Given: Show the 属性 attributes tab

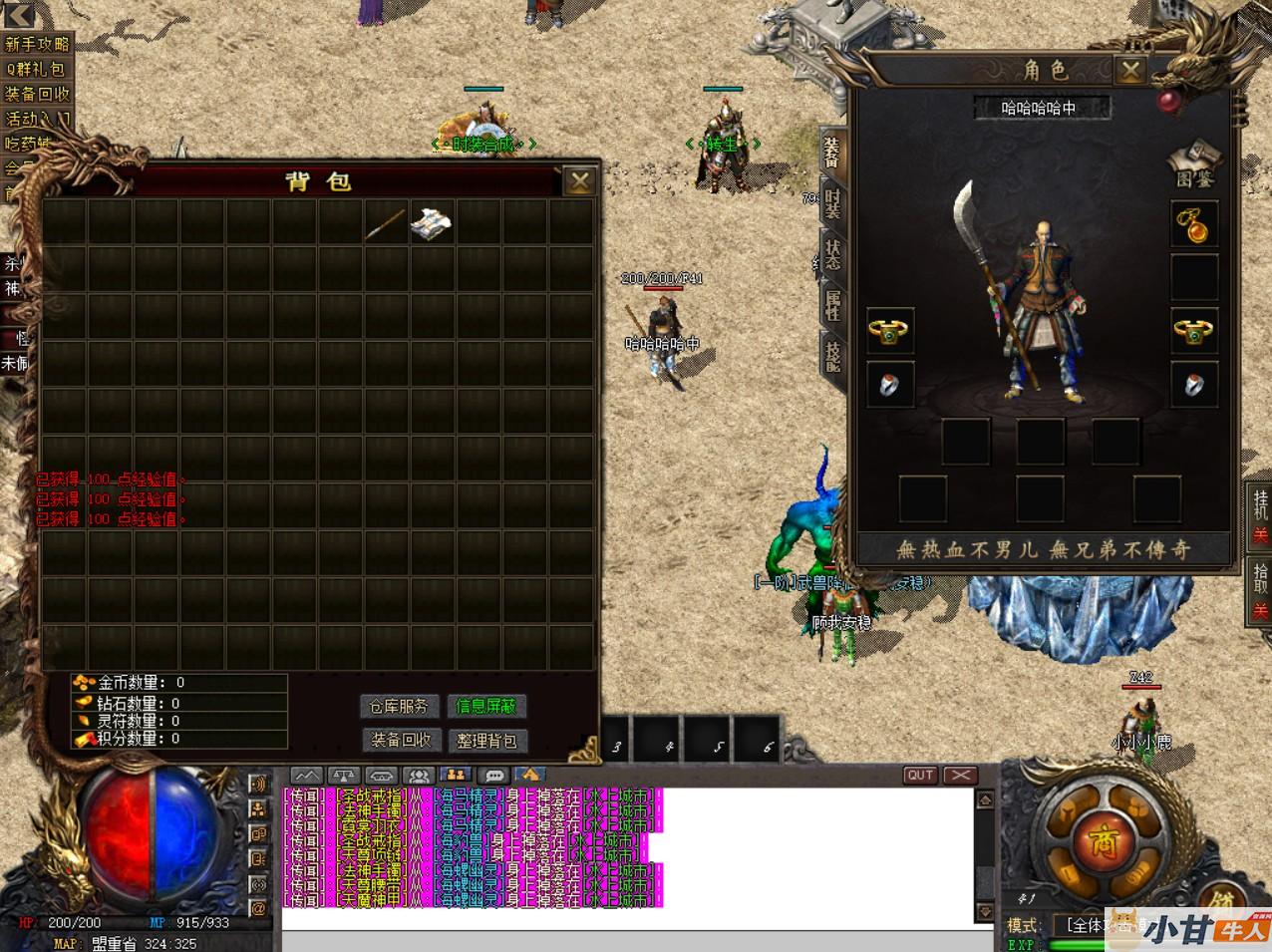Looking at the screenshot, I should (833, 304).
